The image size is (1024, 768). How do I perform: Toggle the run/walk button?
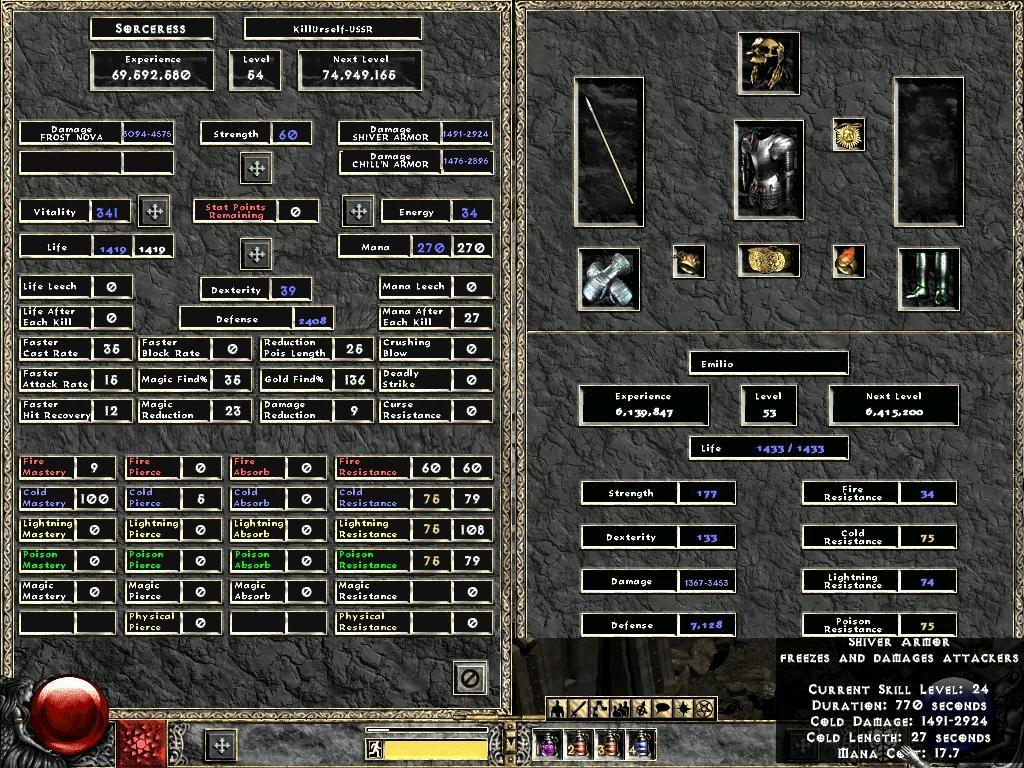[372, 747]
